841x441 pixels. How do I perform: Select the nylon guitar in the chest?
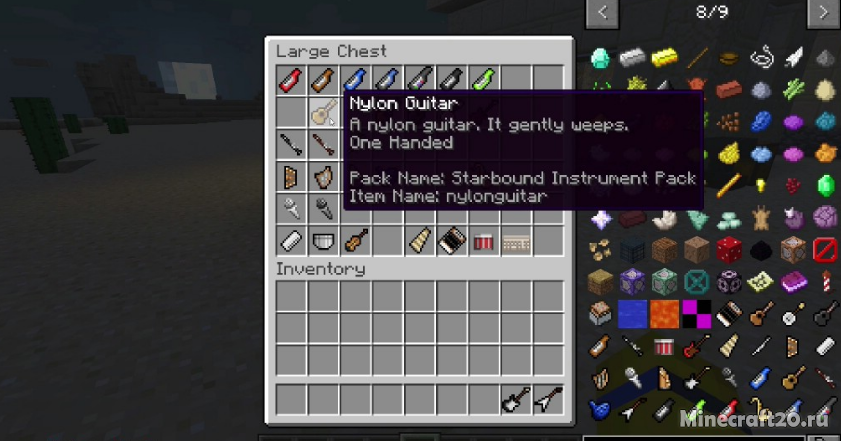coord(323,112)
